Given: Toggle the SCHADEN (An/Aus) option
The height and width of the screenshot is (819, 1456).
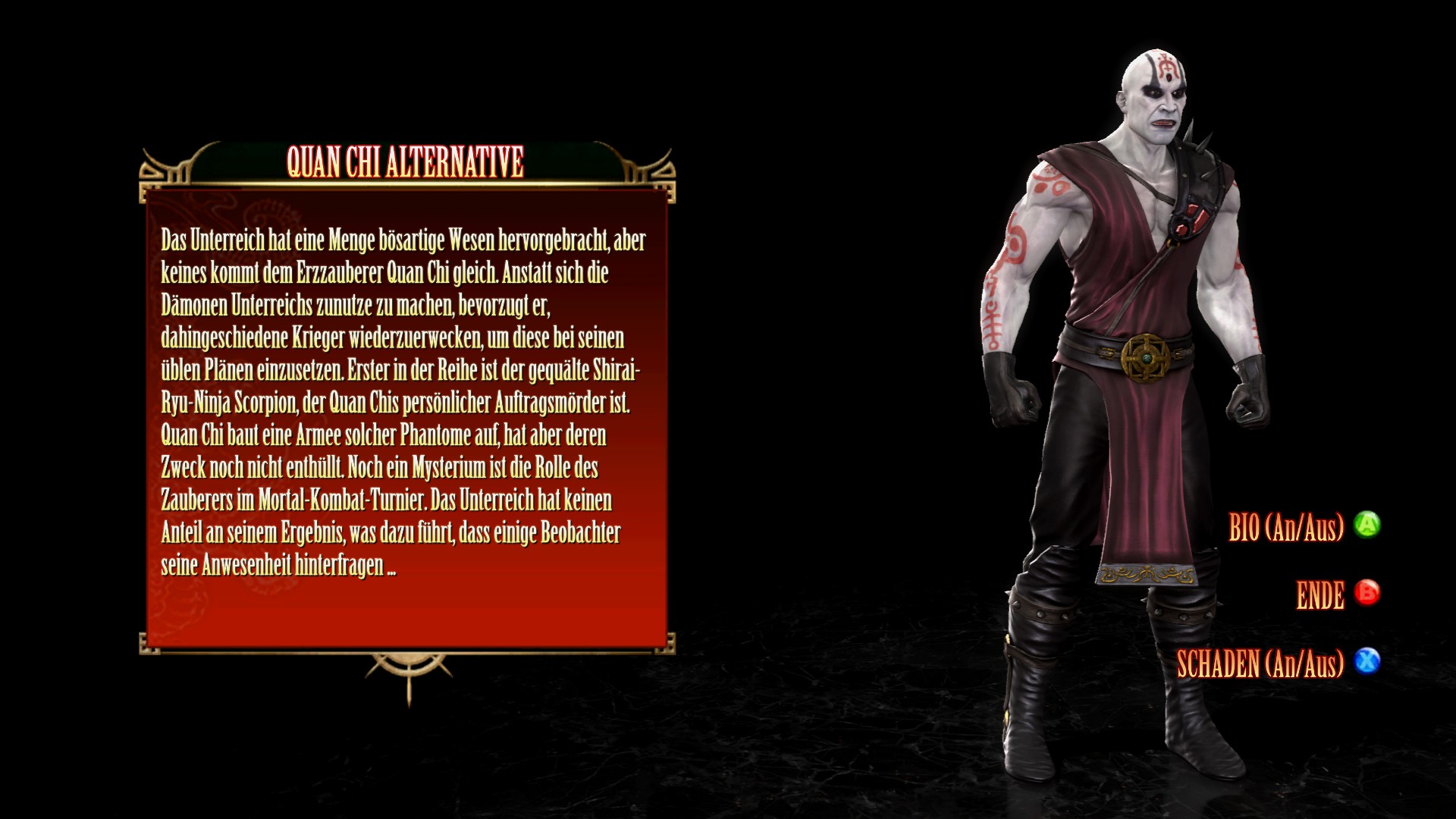Looking at the screenshot, I should [1260, 664].
